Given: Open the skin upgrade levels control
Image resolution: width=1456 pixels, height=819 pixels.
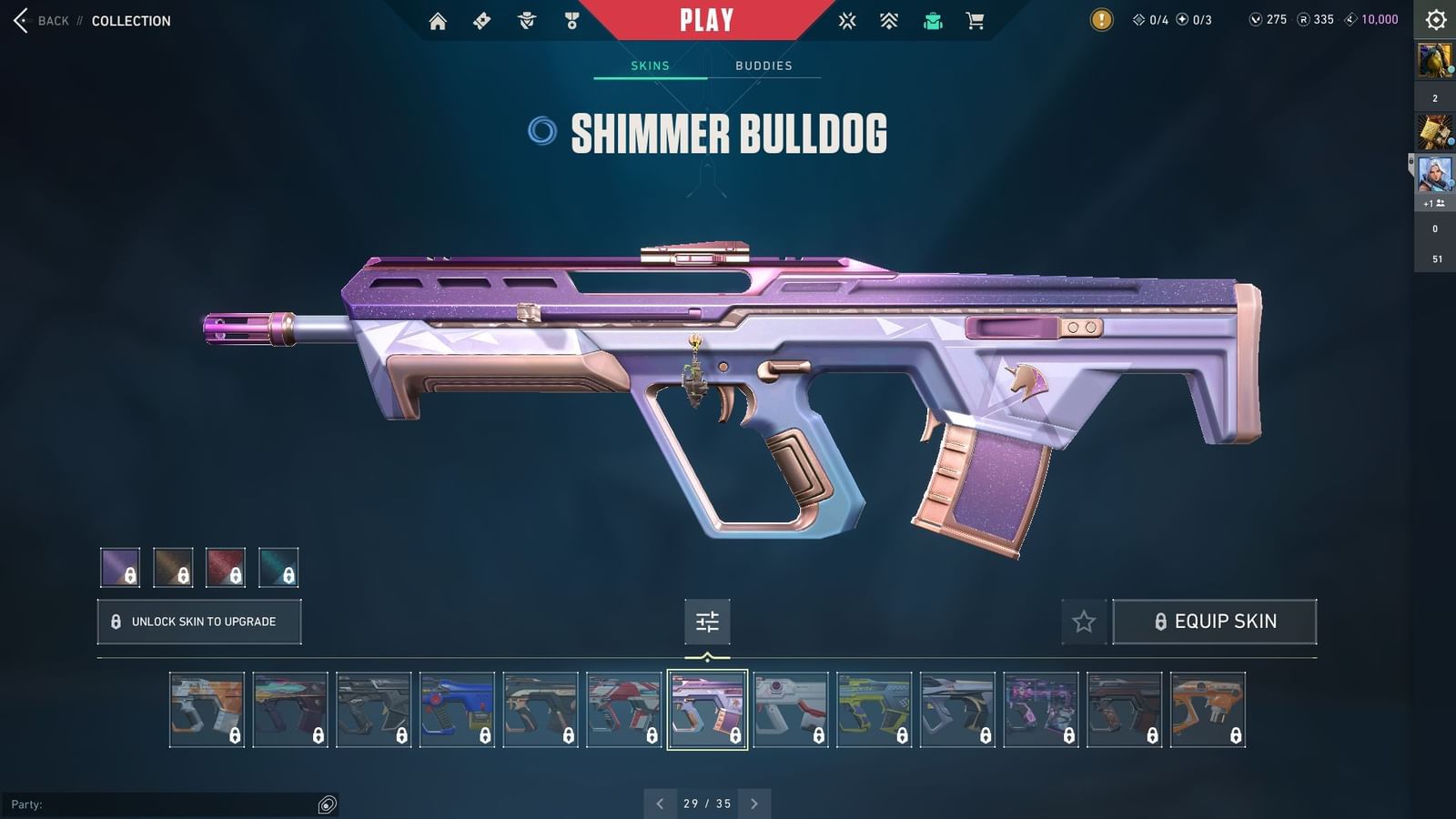Looking at the screenshot, I should (707, 622).
